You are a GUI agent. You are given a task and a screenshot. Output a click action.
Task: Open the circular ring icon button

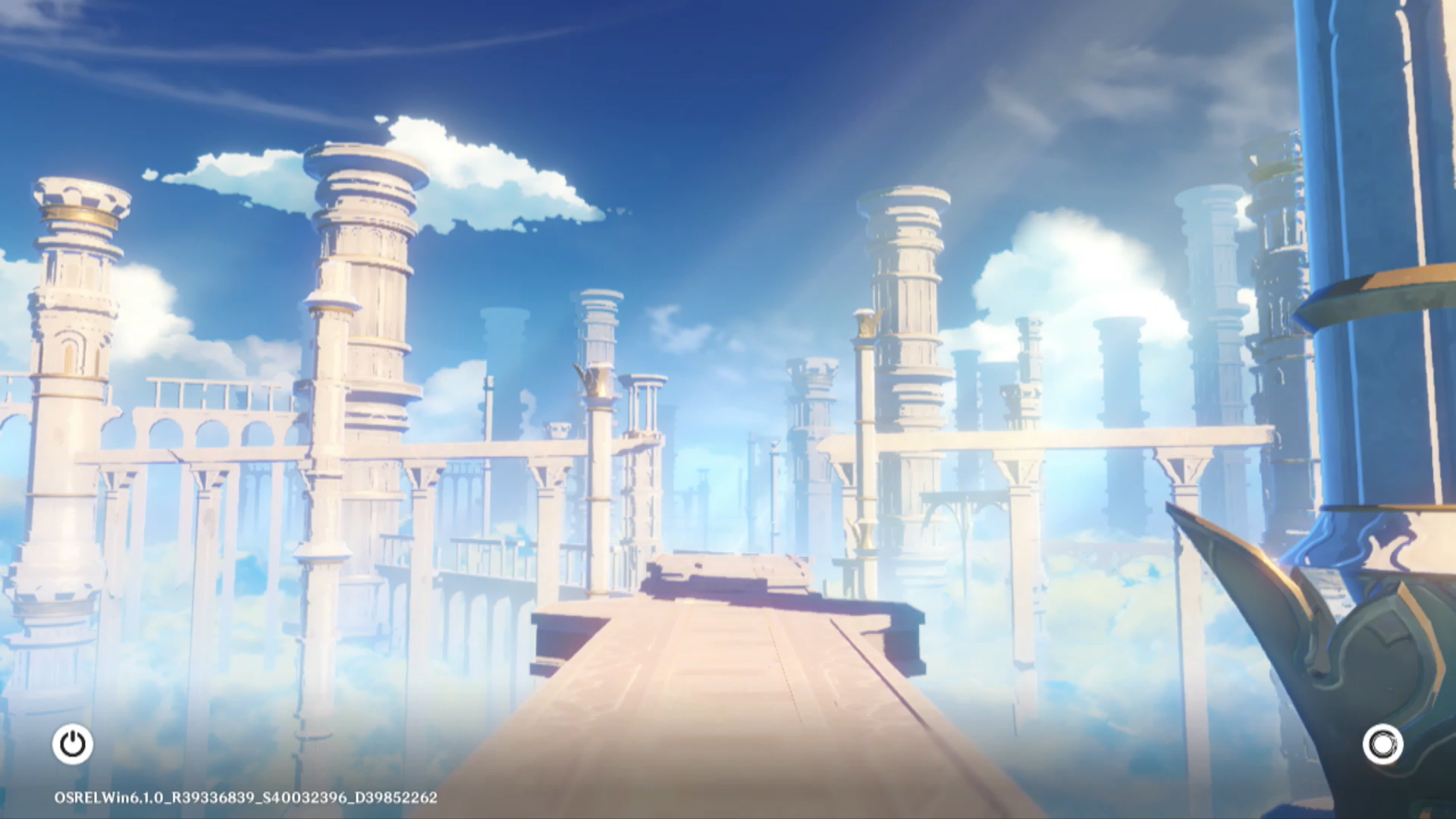(1382, 744)
